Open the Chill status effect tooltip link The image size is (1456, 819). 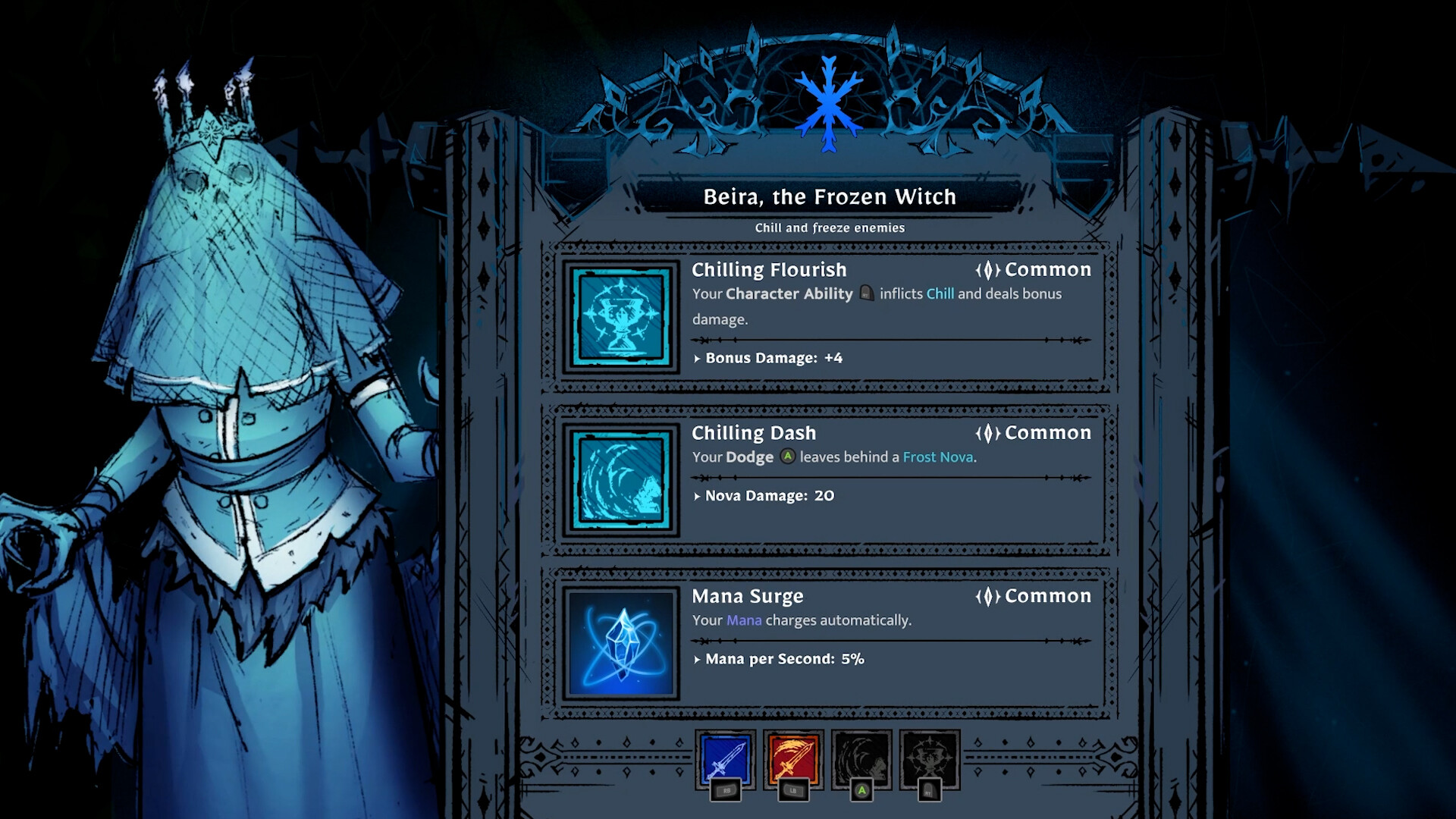tap(943, 294)
